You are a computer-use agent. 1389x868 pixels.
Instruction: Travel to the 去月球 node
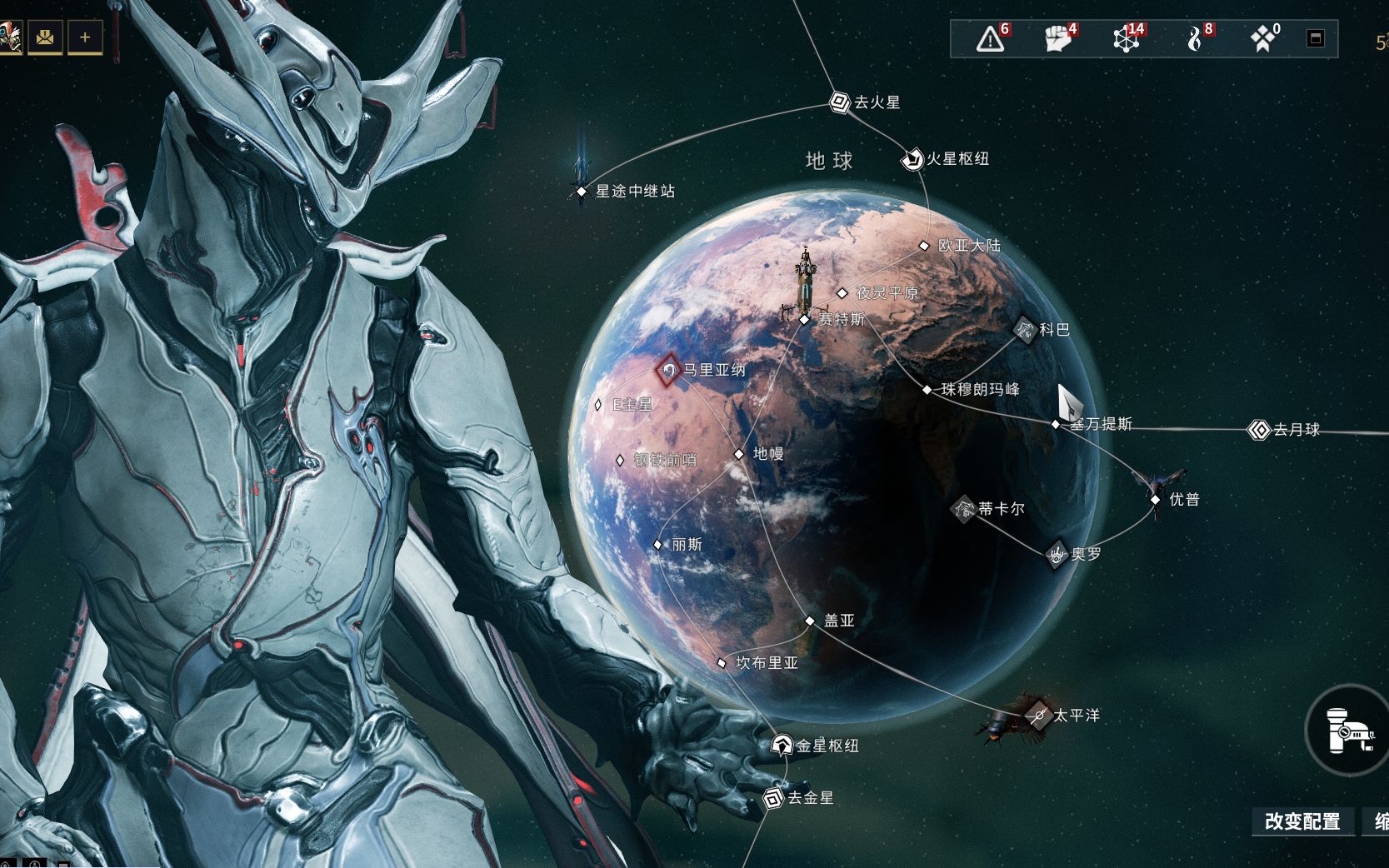tap(1258, 430)
